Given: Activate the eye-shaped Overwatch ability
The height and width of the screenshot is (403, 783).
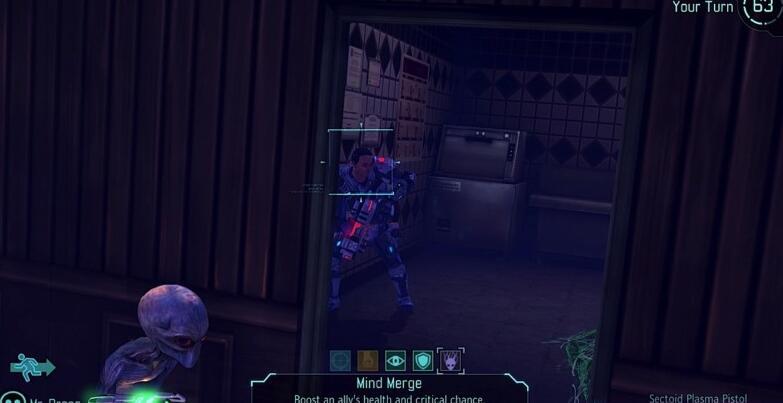Looking at the screenshot, I should pyautogui.click(x=395, y=360).
